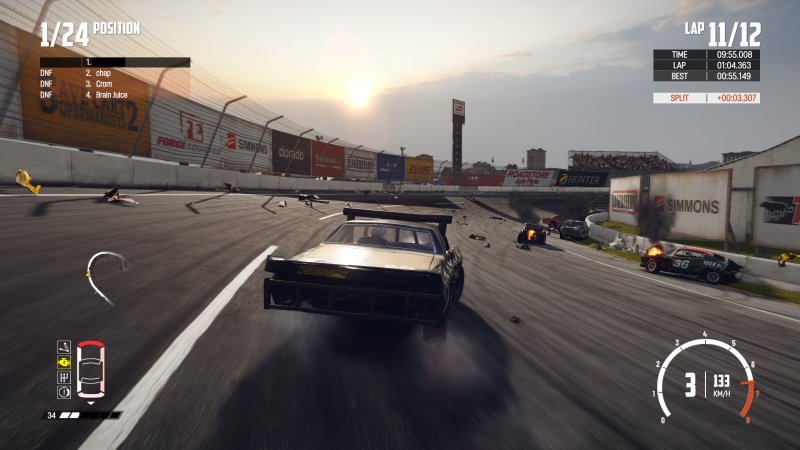Click the yellow engine damage icon

[x=64, y=362]
